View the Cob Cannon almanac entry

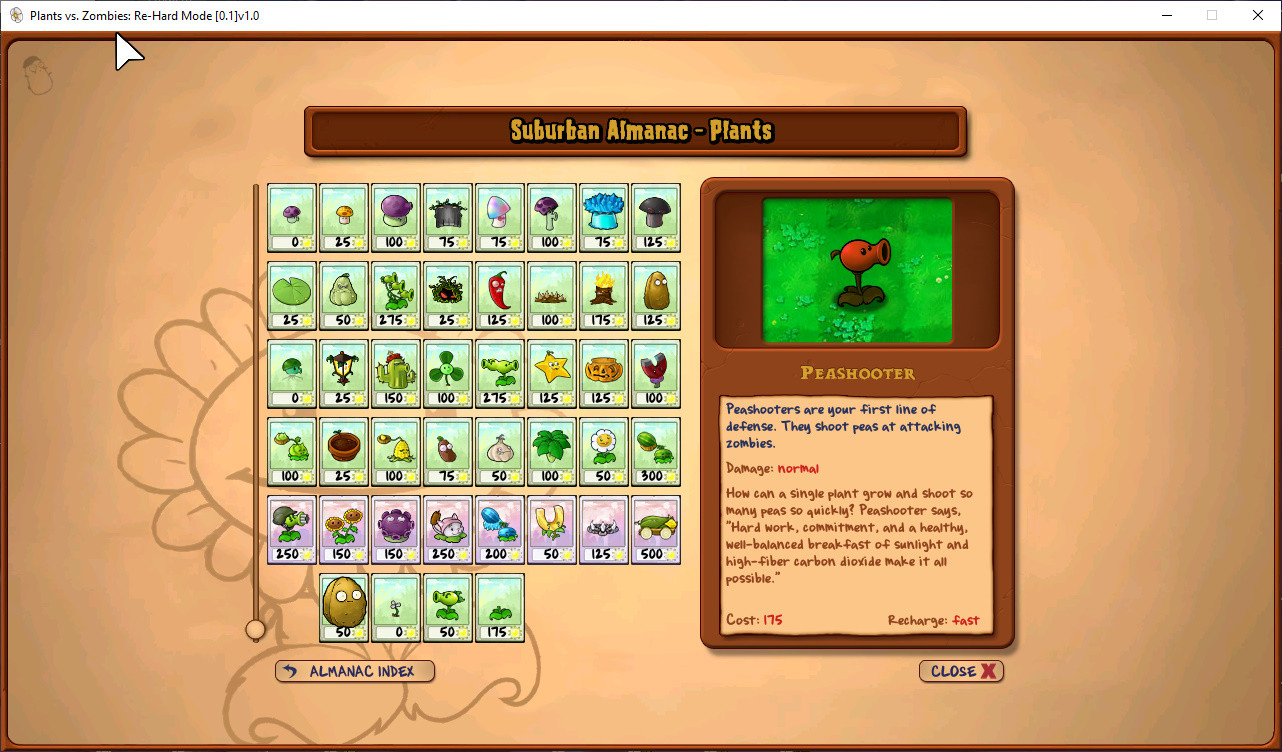(656, 530)
